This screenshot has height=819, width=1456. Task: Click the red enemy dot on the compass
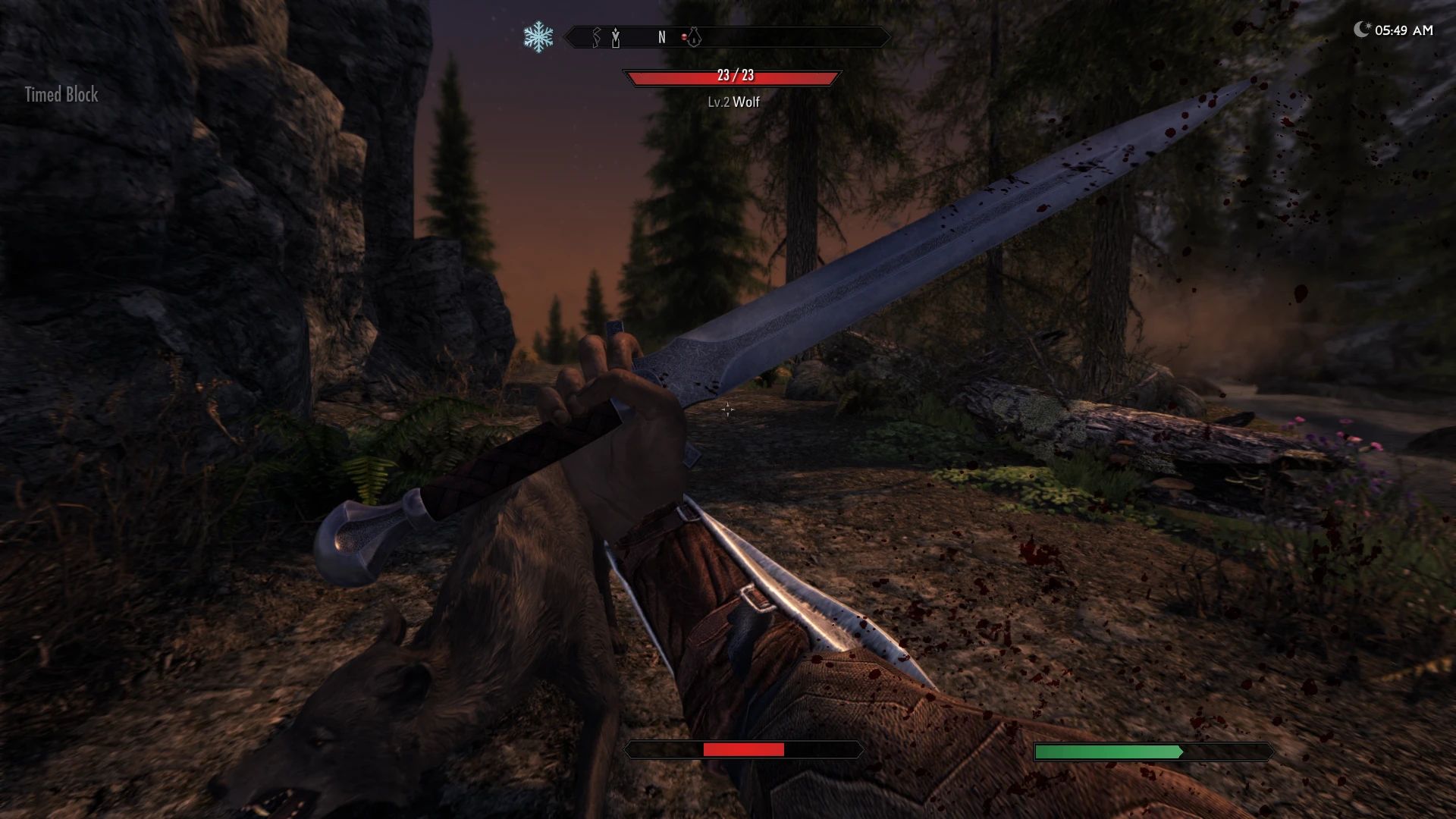tap(684, 36)
